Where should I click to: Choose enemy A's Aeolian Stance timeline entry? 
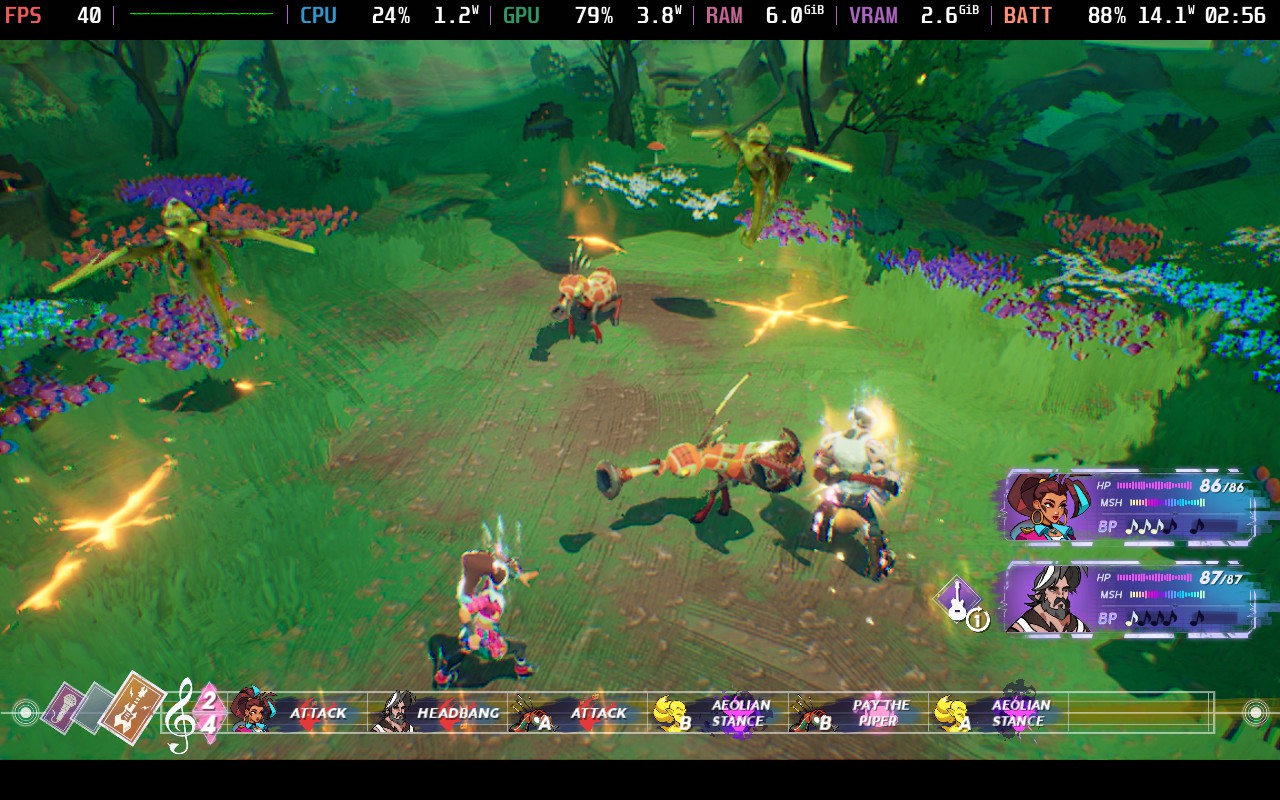998,713
